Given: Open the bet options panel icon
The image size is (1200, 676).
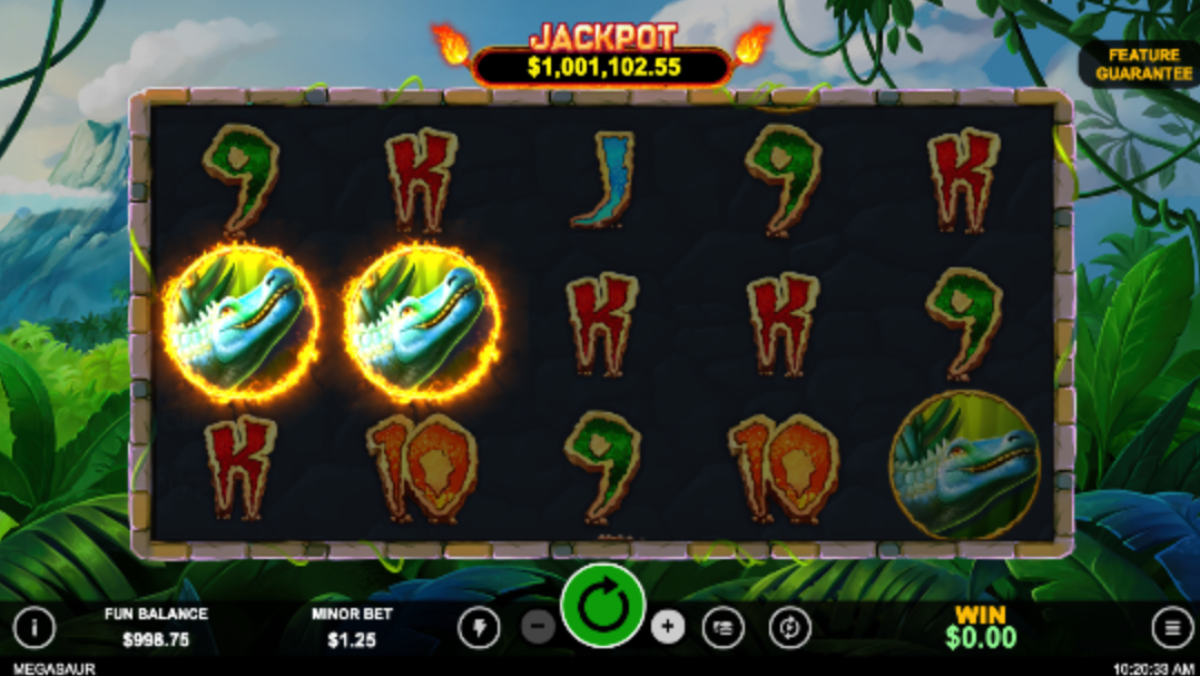Looking at the screenshot, I should [x=723, y=628].
